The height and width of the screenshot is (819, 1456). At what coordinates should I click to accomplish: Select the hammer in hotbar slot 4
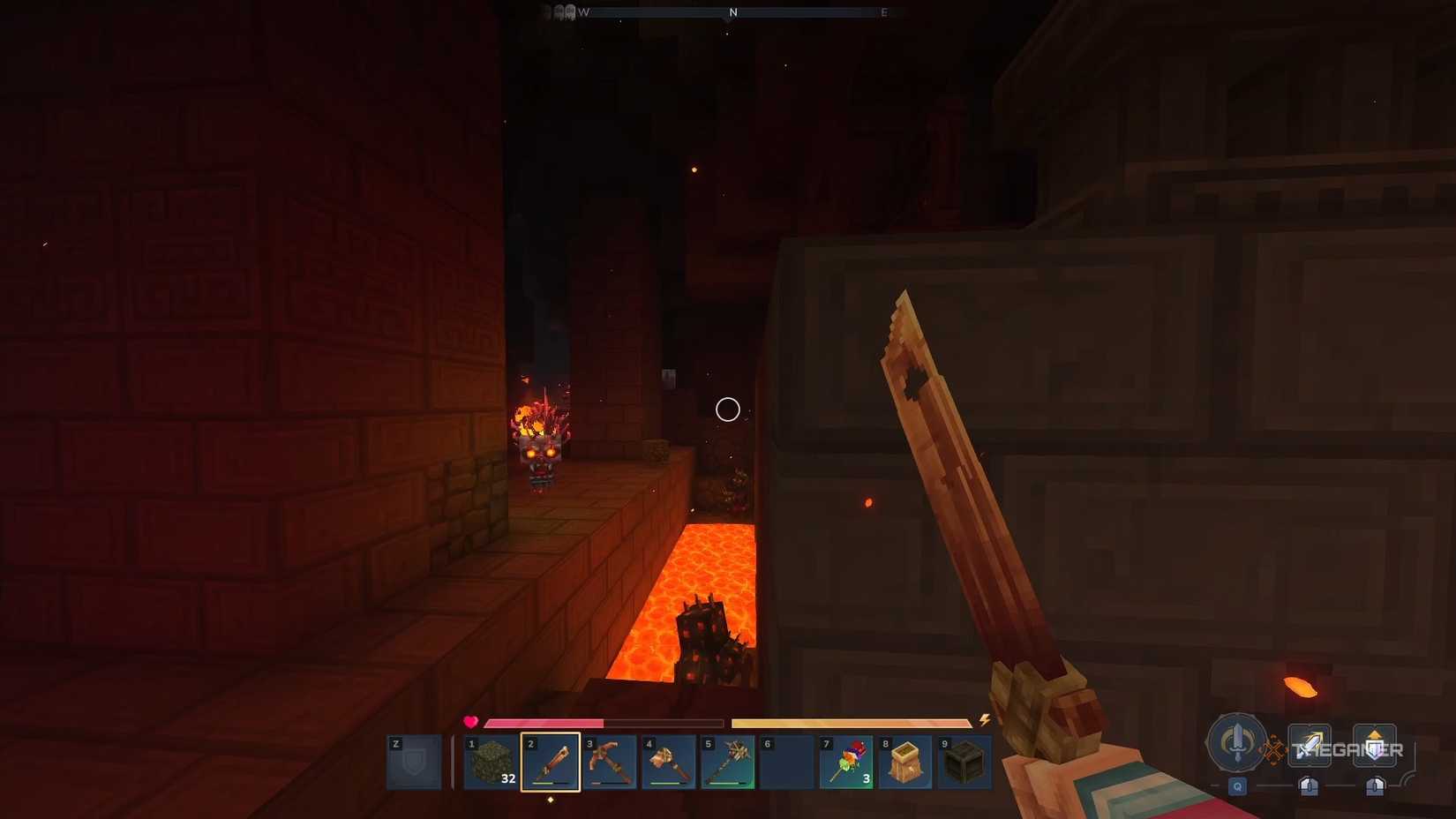point(669,761)
